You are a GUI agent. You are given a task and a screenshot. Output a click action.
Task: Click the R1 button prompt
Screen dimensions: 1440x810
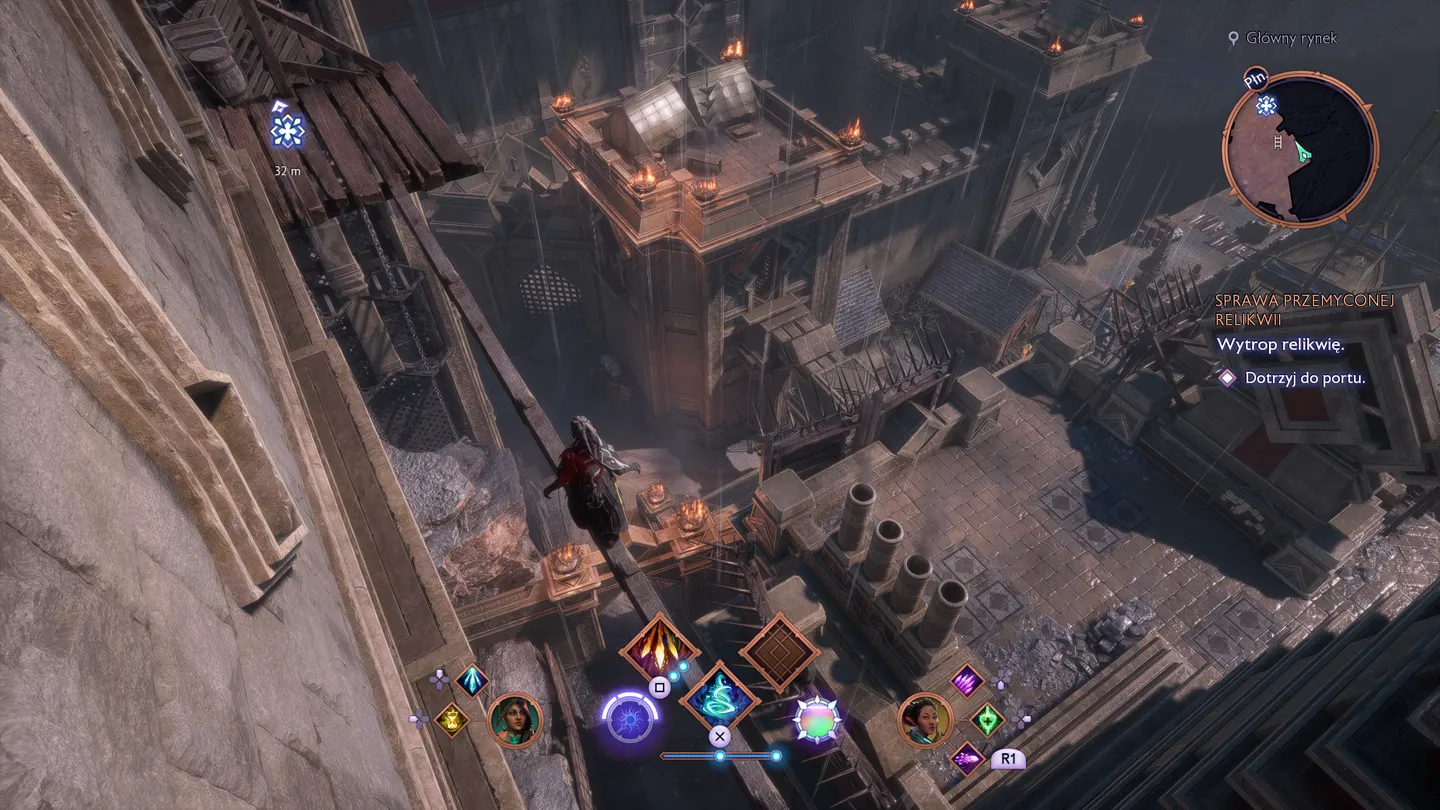coord(1010,758)
